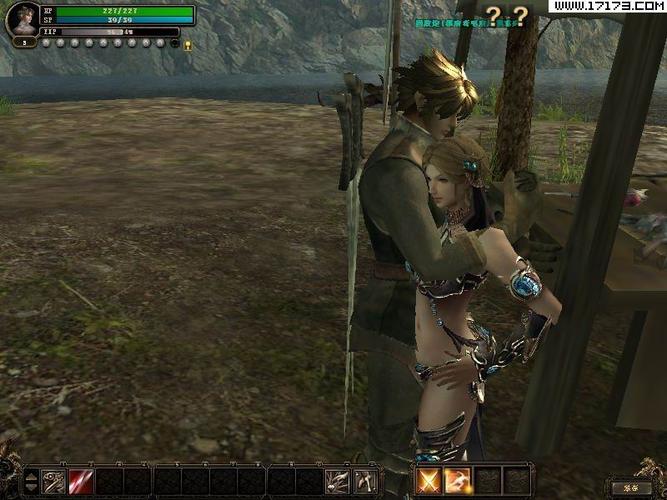Image resolution: width=667 pixels, height=500 pixels.
Task: Toggle the hotbar page arrows on the left
Action: [31, 480]
